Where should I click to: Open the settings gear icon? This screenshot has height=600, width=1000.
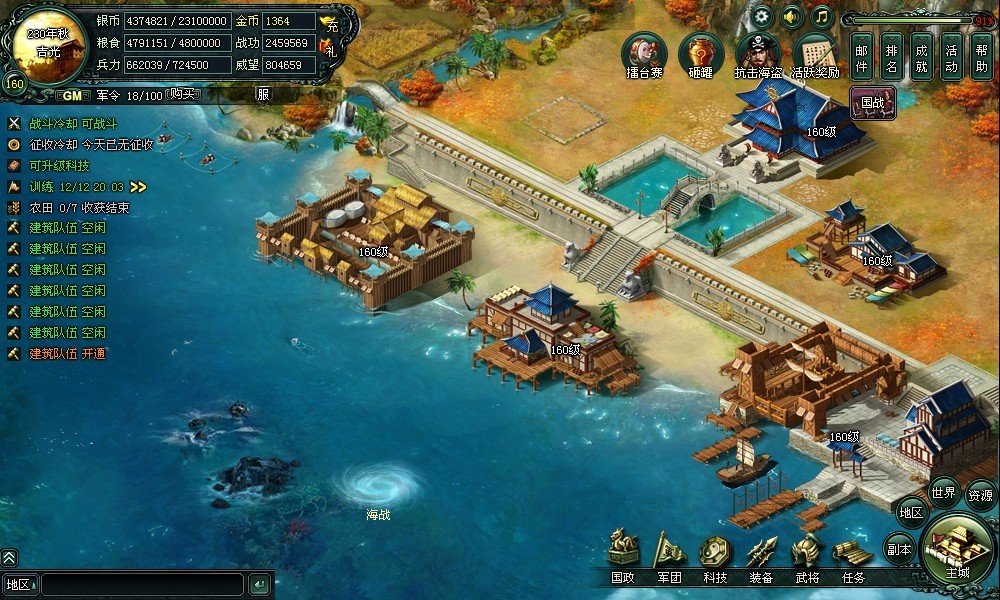[762, 16]
